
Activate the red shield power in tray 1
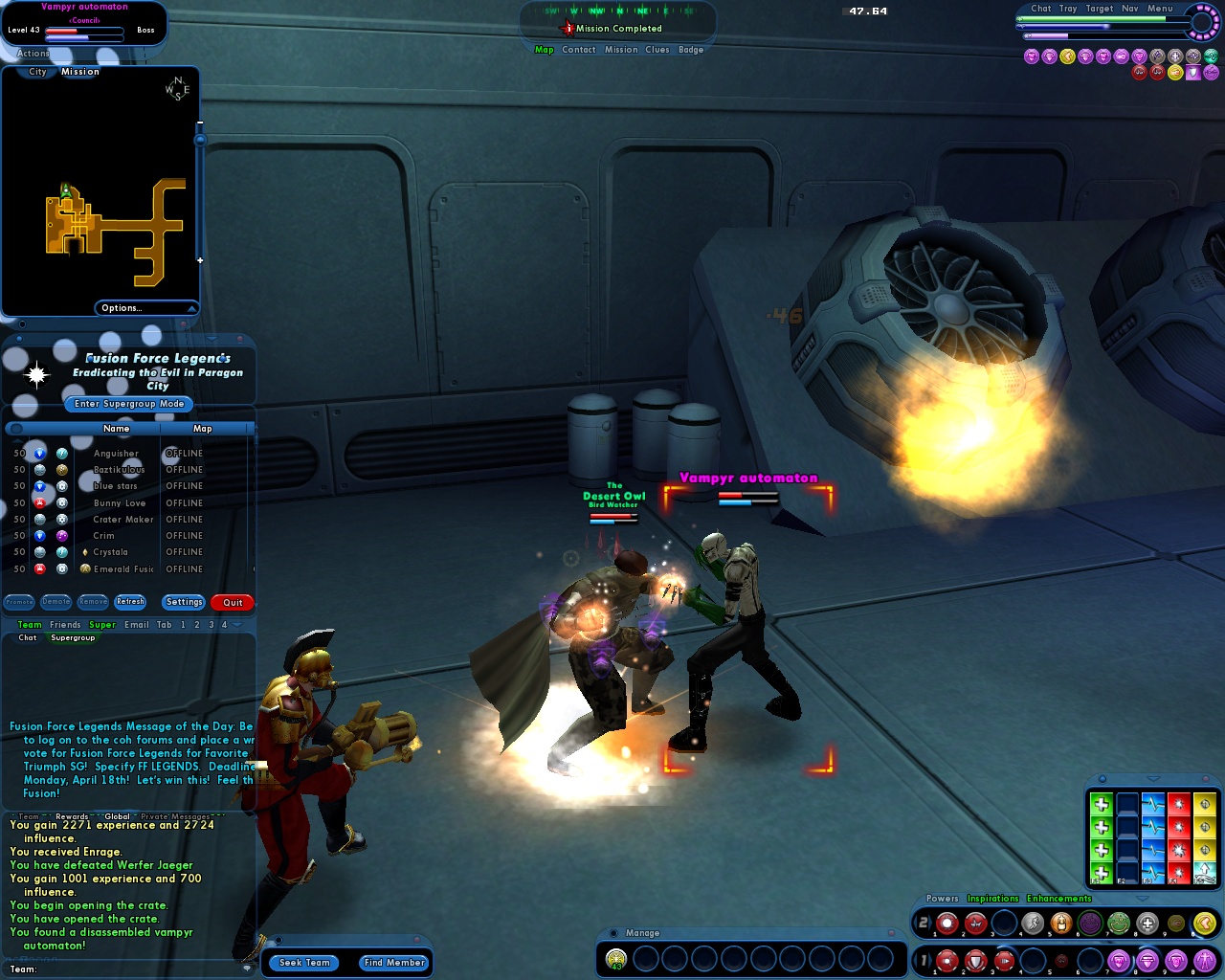(x=974, y=959)
